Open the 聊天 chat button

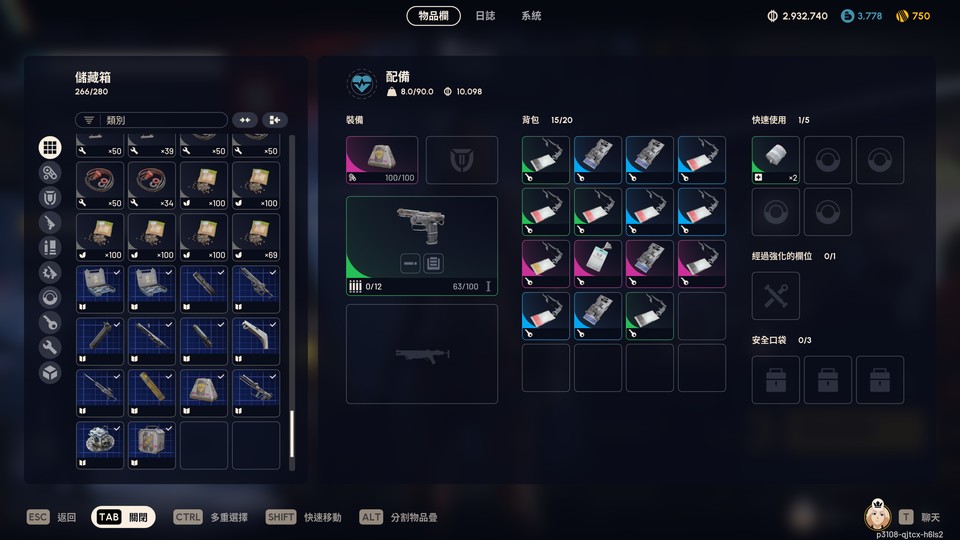click(x=919, y=517)
